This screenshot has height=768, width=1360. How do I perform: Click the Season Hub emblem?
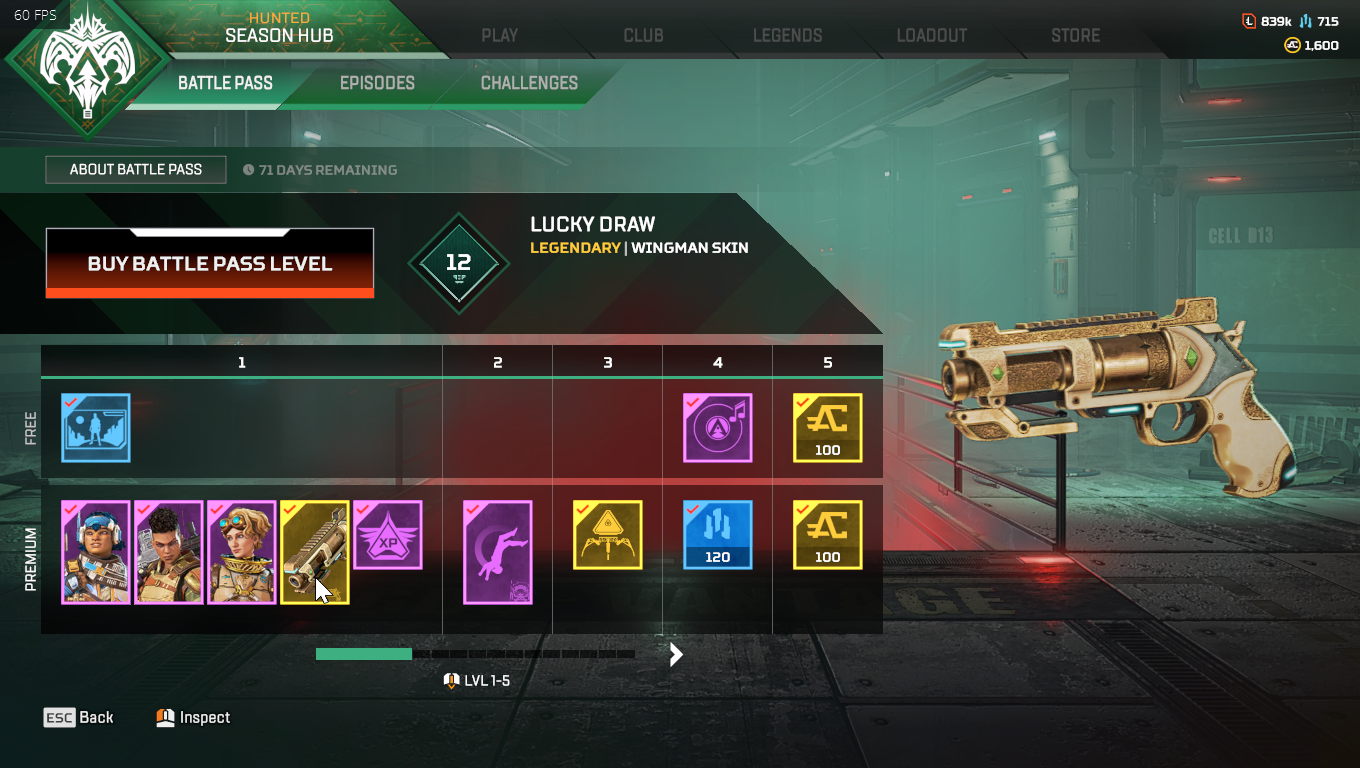pyautogui.click(x=85, y=68)
